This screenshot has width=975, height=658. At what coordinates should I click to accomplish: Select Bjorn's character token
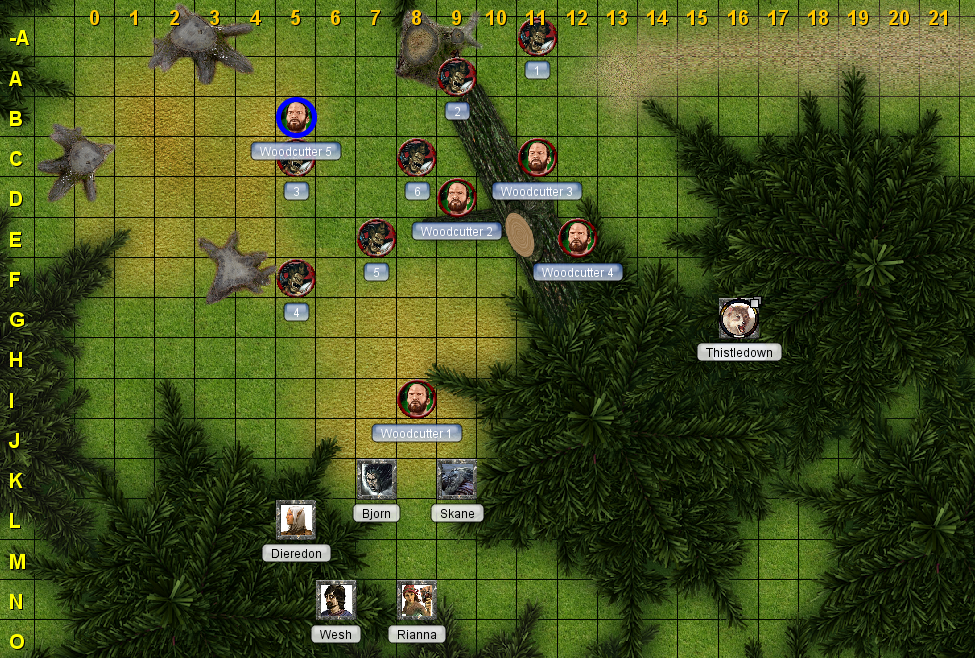point(377,479)
